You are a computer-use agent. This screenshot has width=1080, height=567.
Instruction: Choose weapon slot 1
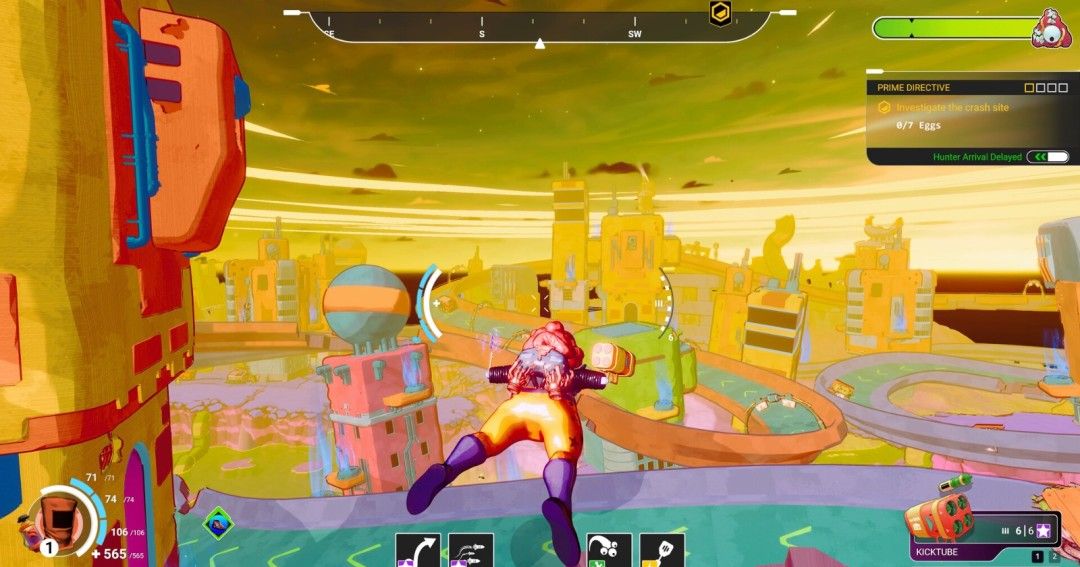[1037, 556]
